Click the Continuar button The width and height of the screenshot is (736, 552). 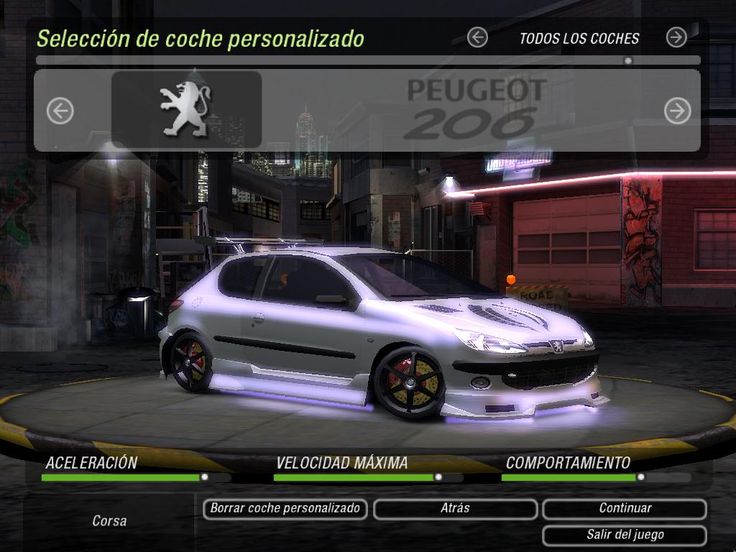coord(625,509)
